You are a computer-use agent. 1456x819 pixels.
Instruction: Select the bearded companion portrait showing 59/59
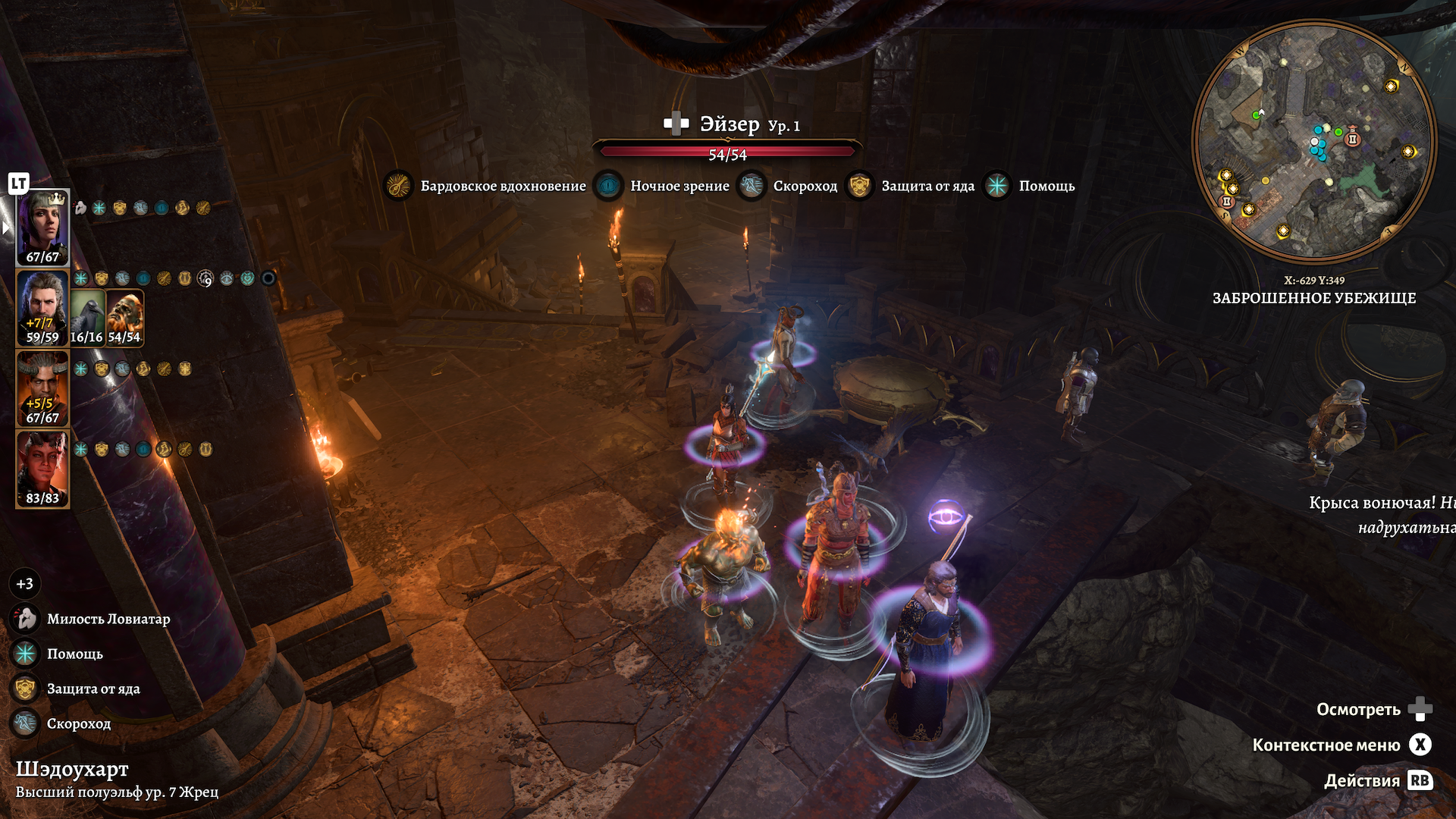[x=42, y=308]
